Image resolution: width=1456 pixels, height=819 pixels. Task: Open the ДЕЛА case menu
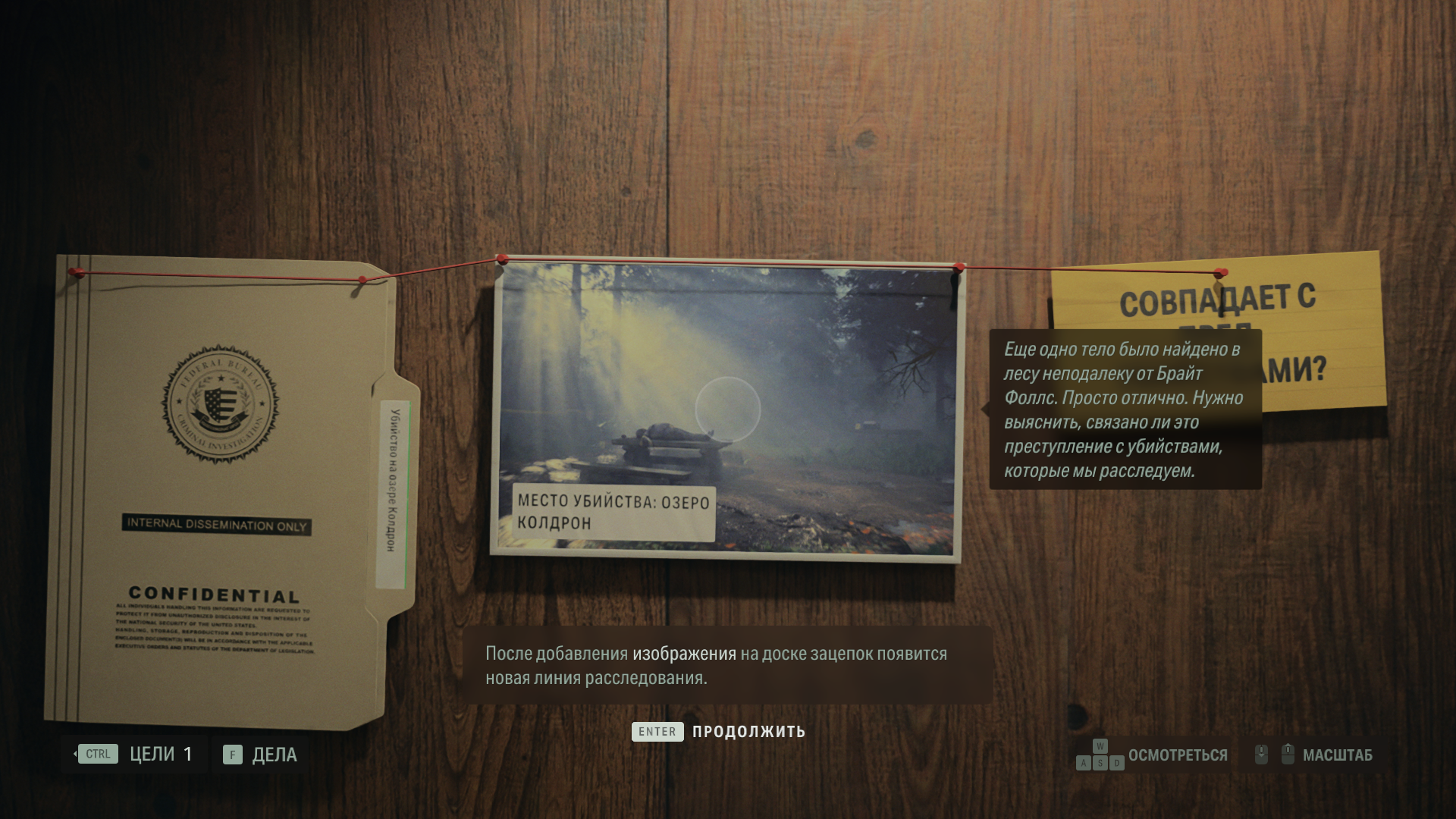pyautogui.click(x=276, y=755)
